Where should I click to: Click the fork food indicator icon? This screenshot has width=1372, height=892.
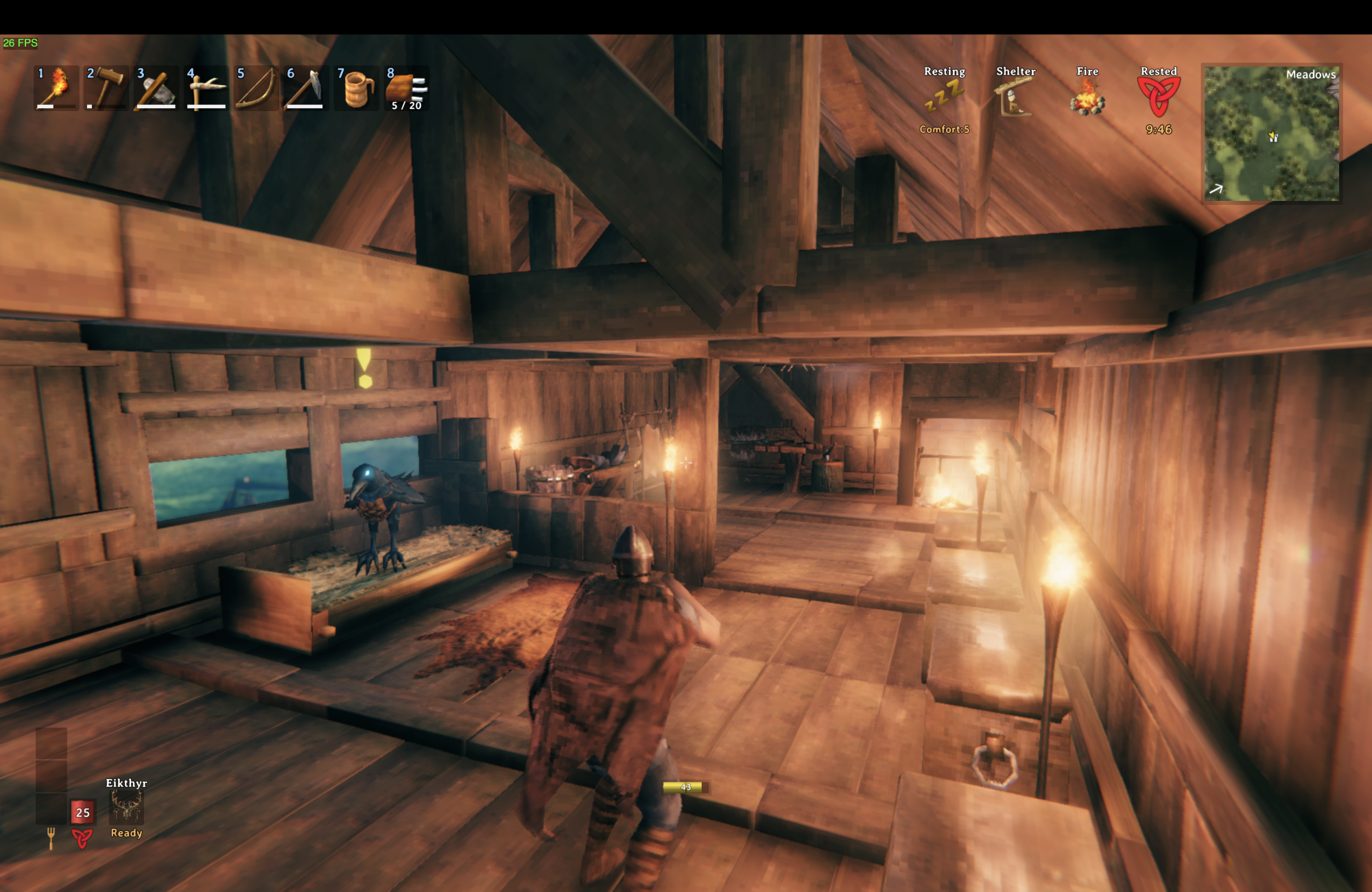click(x=51, y=837)
